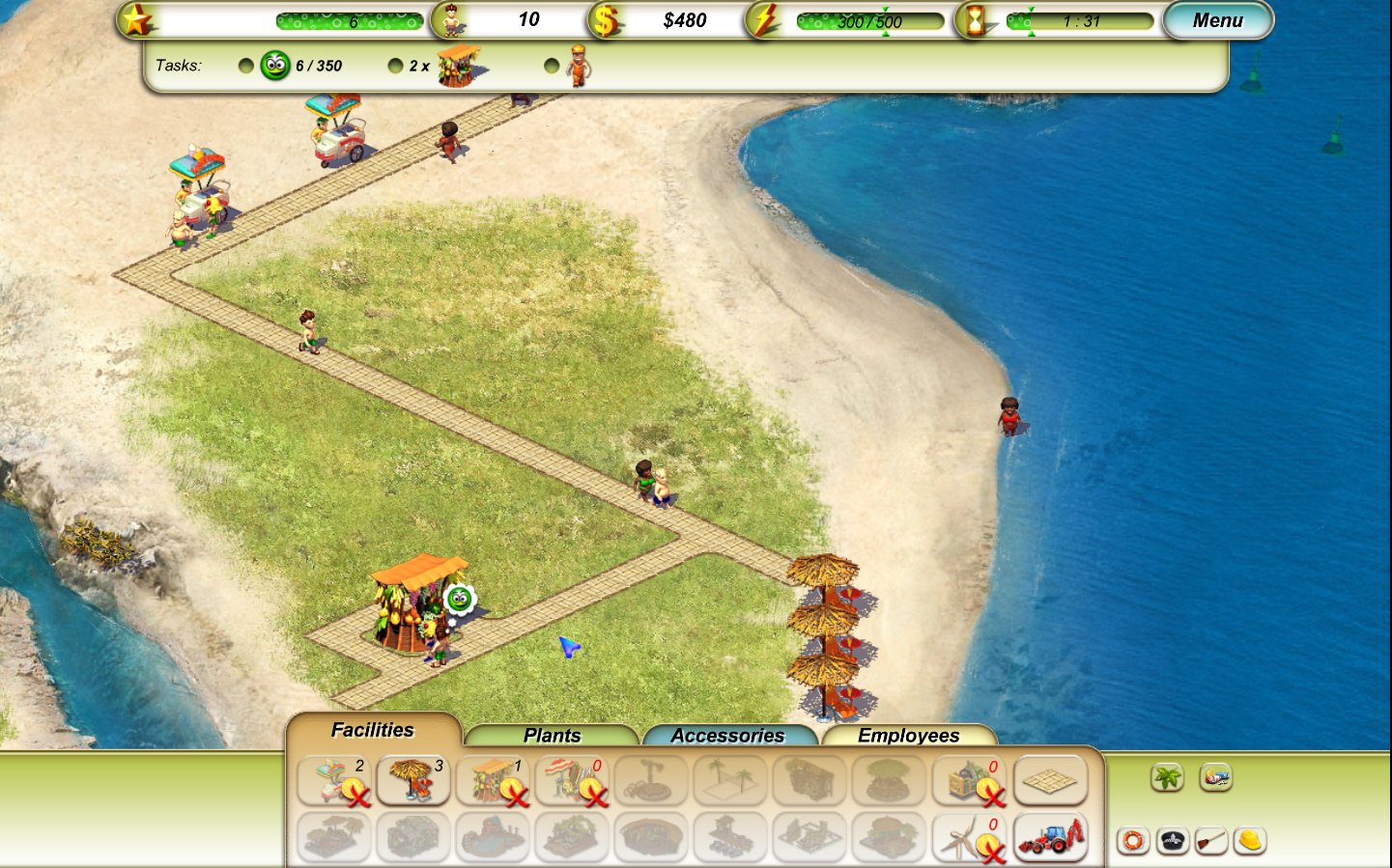The width and height of the screenshot is (1392, 868).
Task: Pick the fruit stand facility
Action: 494,780
